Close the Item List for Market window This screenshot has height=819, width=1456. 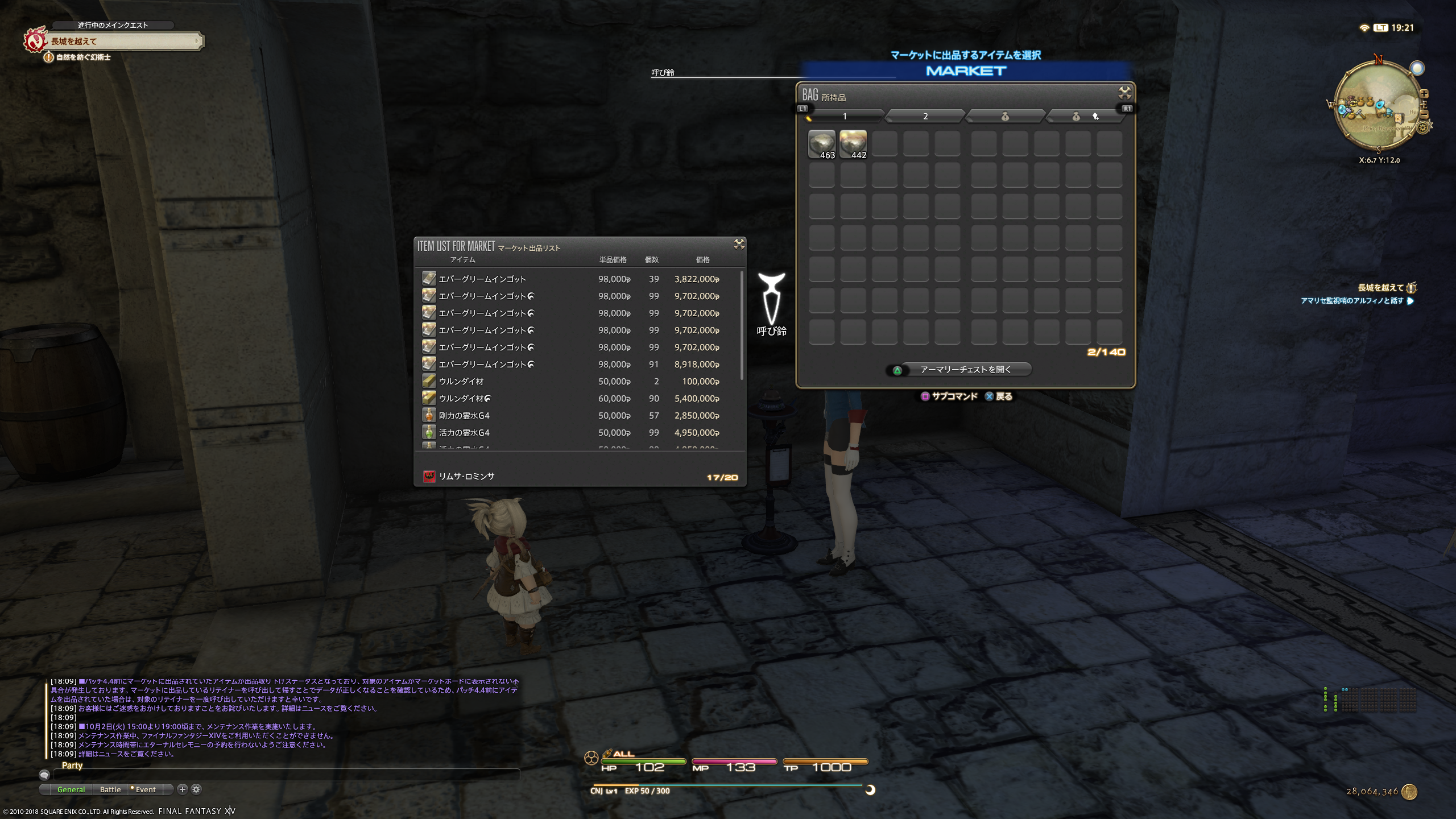click(x=739, y=244)
